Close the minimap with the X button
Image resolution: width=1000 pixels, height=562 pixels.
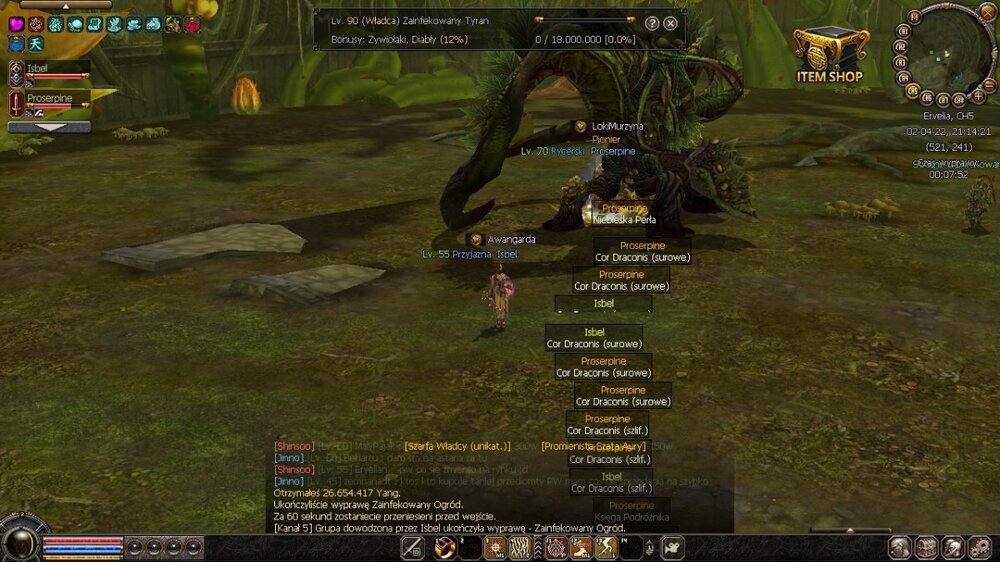[989, 12]
